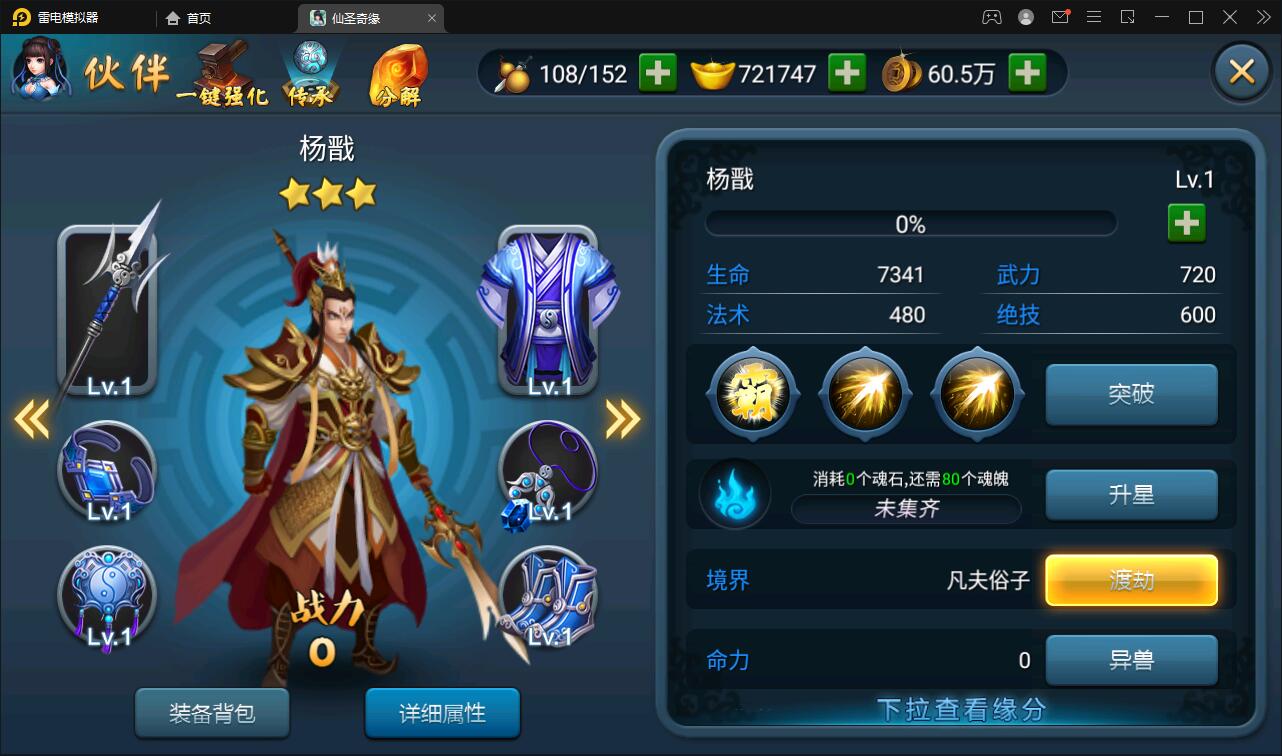Open the 分解 decompose feature

point(400,73)
